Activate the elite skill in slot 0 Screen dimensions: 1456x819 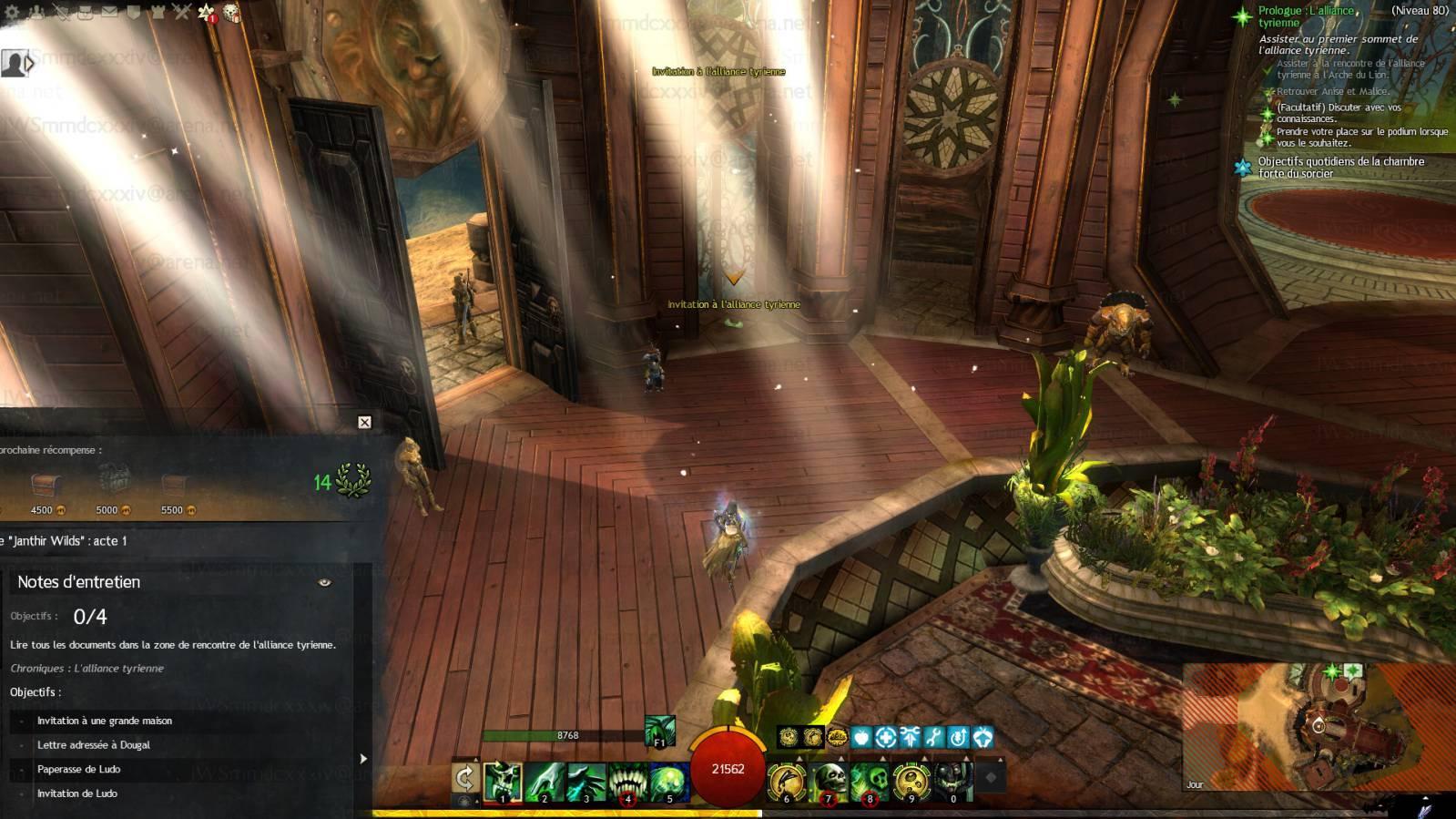coord(952,782)
